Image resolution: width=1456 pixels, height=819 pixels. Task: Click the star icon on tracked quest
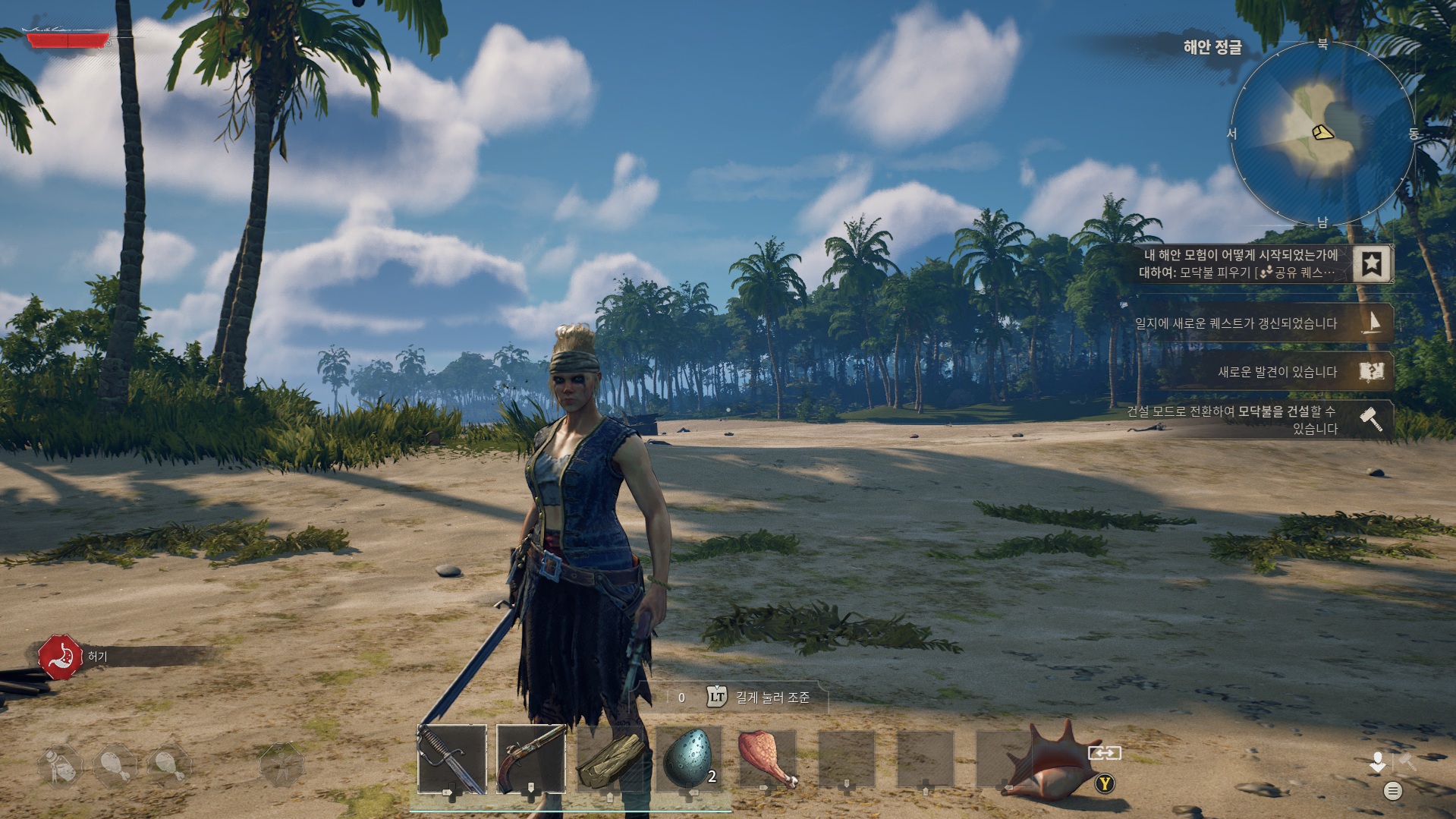pos(1371,264)
